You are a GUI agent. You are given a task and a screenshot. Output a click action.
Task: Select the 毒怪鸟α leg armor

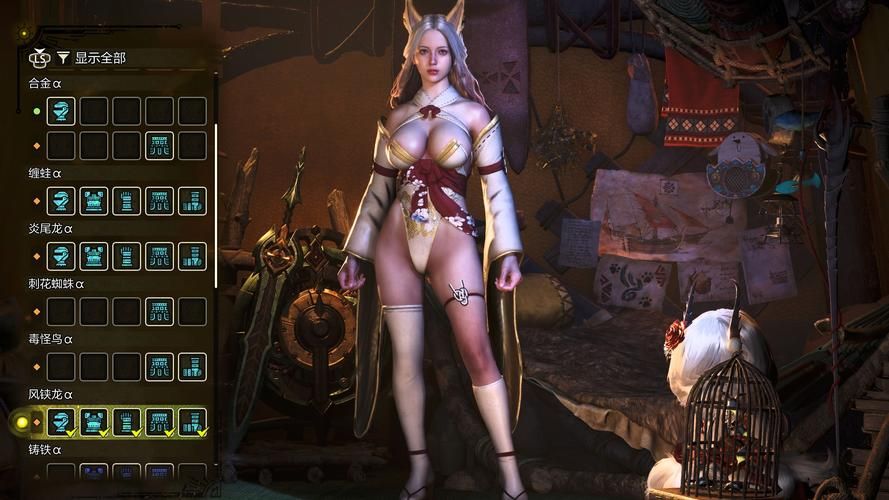coord(192,366)
